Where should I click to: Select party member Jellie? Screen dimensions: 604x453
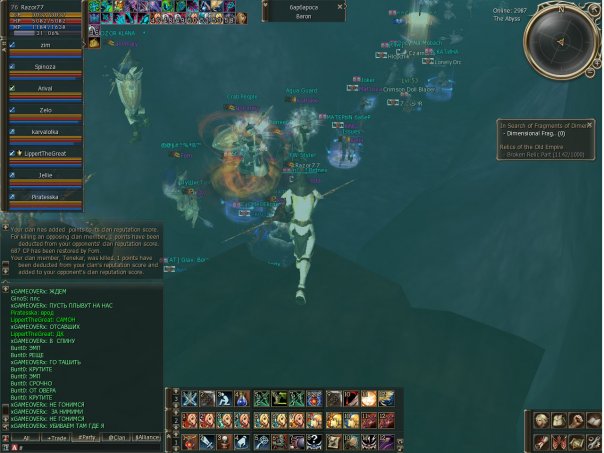click(45, 174)
